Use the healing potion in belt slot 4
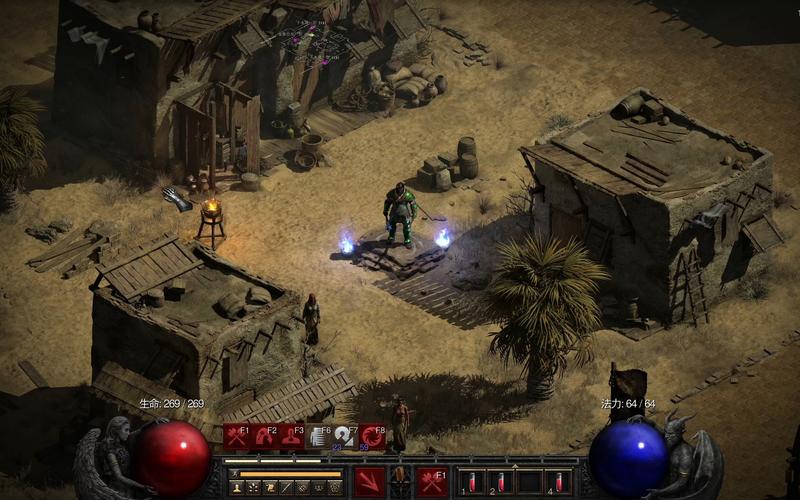 559,482
